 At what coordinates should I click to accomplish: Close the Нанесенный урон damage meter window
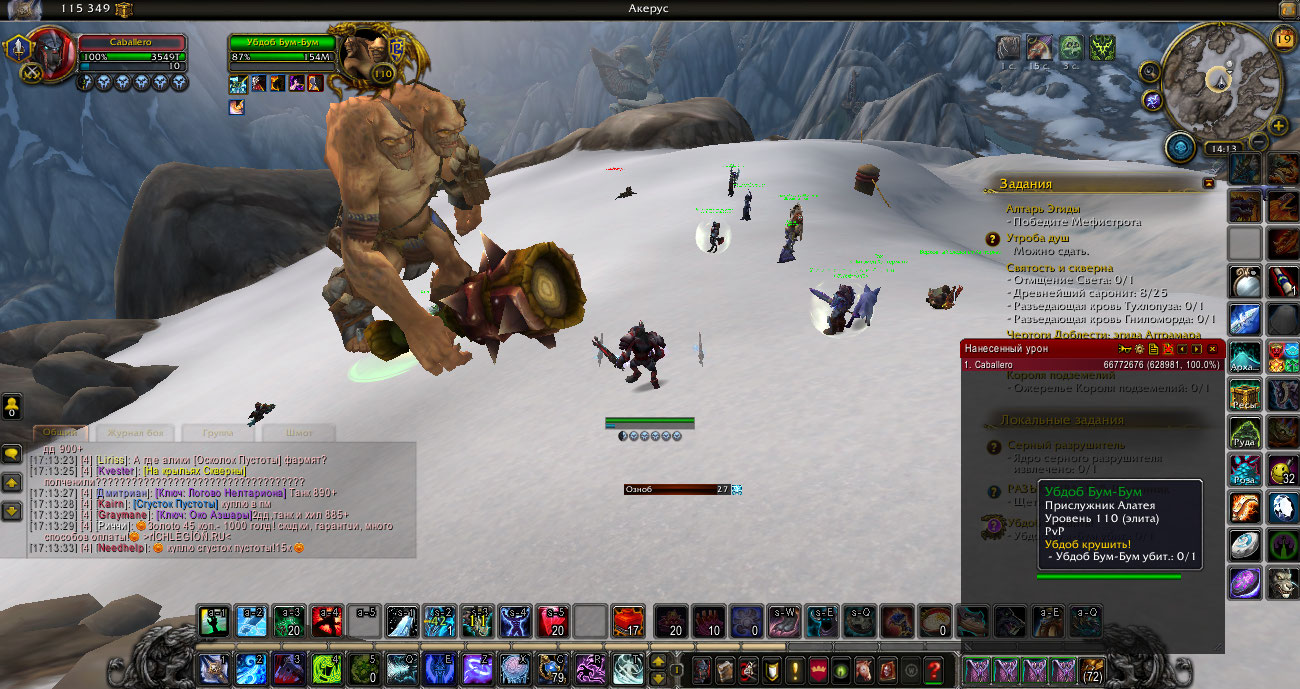pyautogui.click(x=1212, y=349)
